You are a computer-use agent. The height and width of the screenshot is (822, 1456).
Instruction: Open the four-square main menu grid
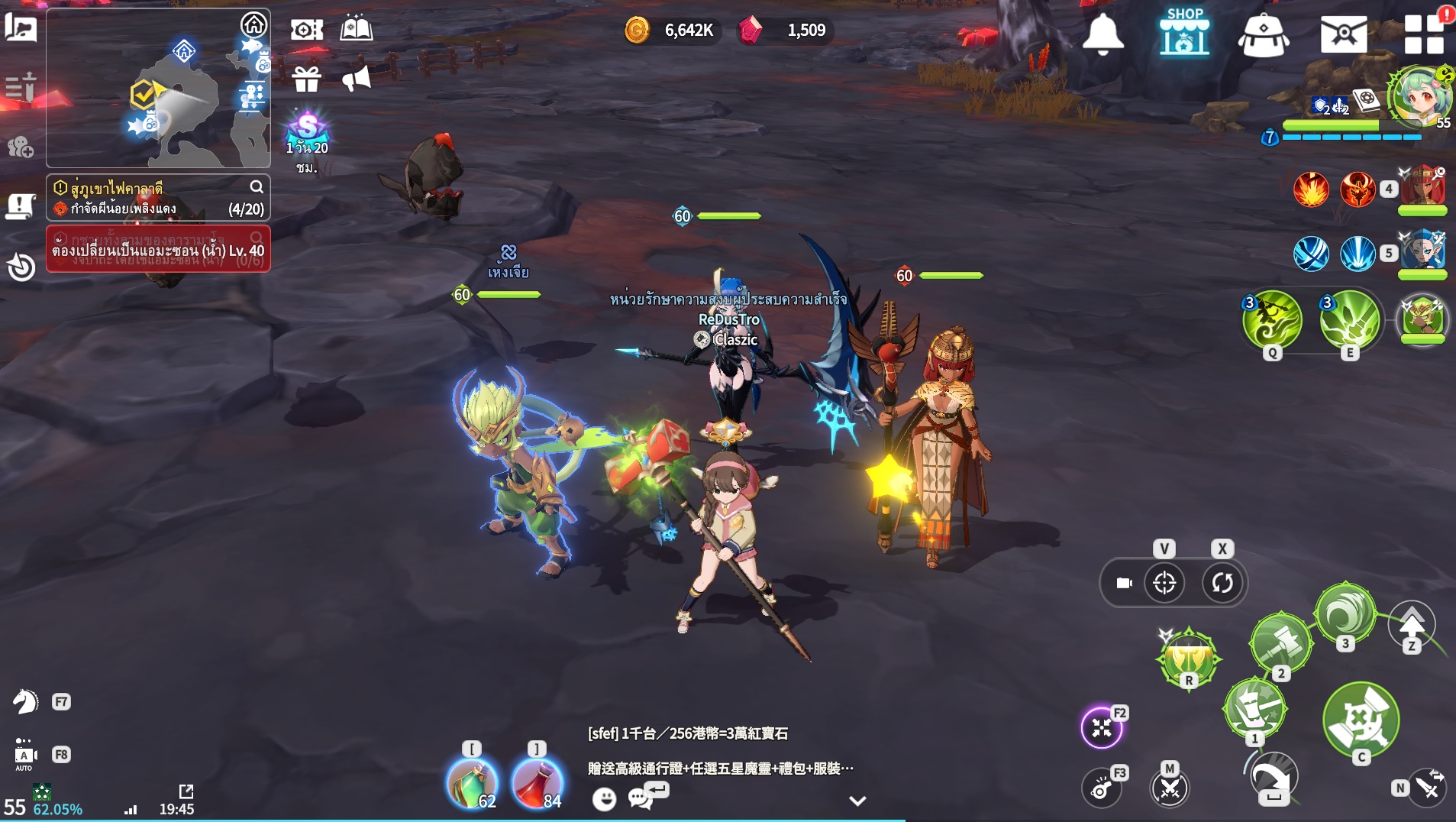1423,35
